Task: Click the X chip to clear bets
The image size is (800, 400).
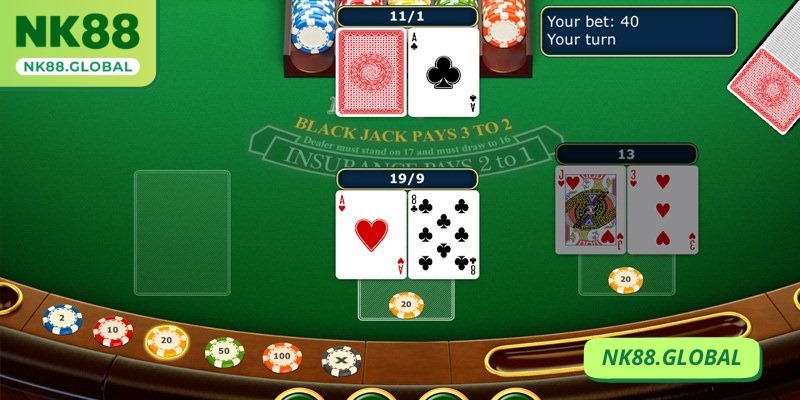Action: (x=341, y=360)
